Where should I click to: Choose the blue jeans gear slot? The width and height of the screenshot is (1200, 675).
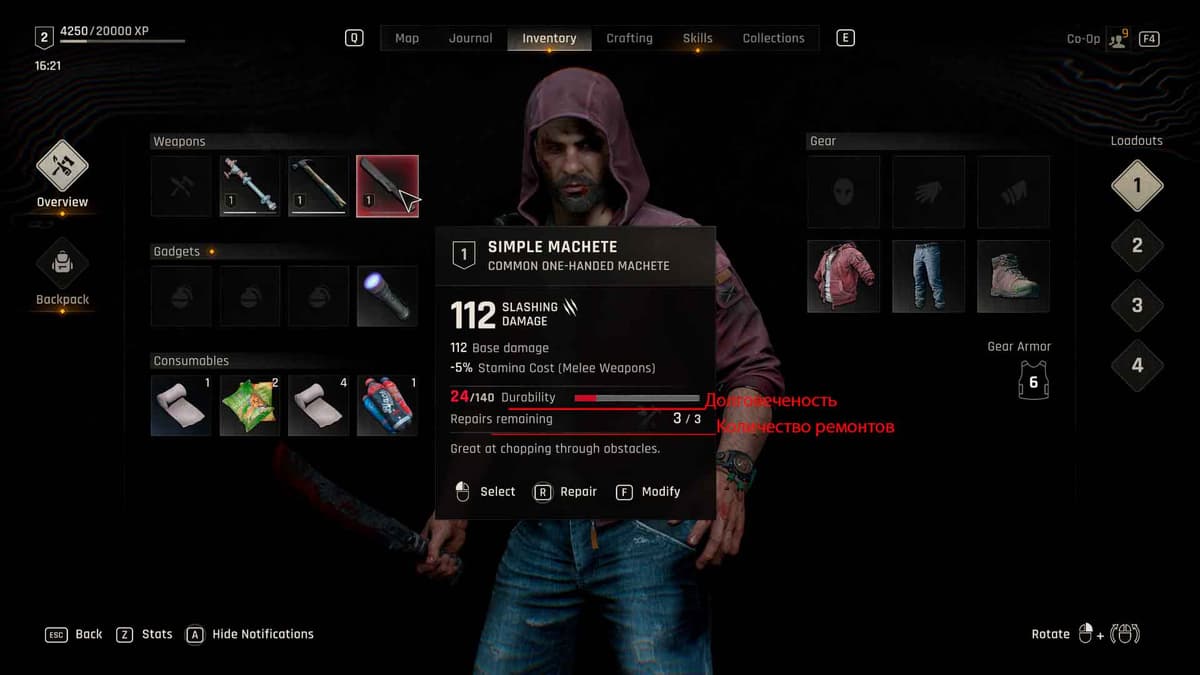click(929, 276)
